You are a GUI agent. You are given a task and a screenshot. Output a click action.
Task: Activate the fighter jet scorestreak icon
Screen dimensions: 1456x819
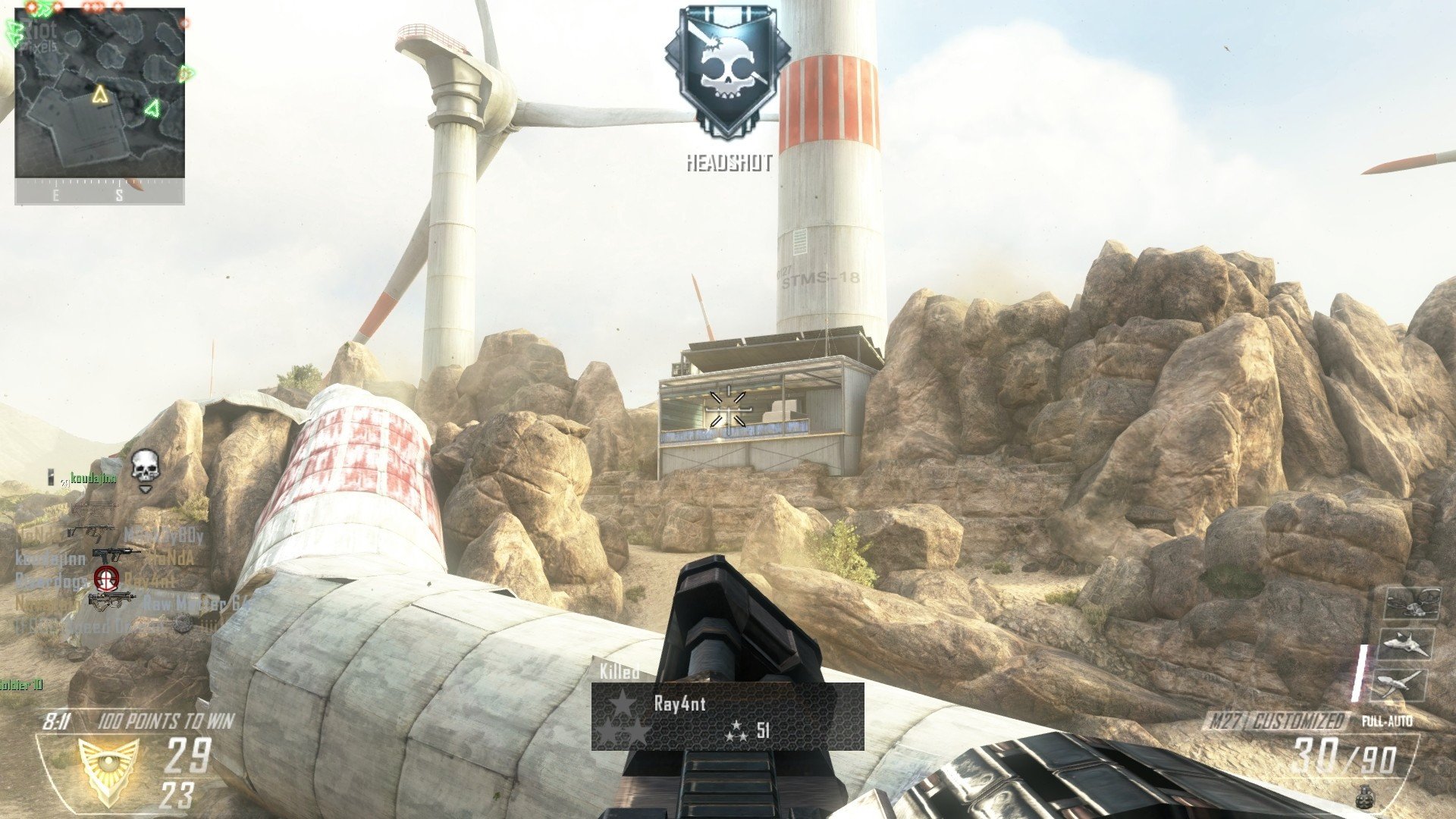(1407, 645)
